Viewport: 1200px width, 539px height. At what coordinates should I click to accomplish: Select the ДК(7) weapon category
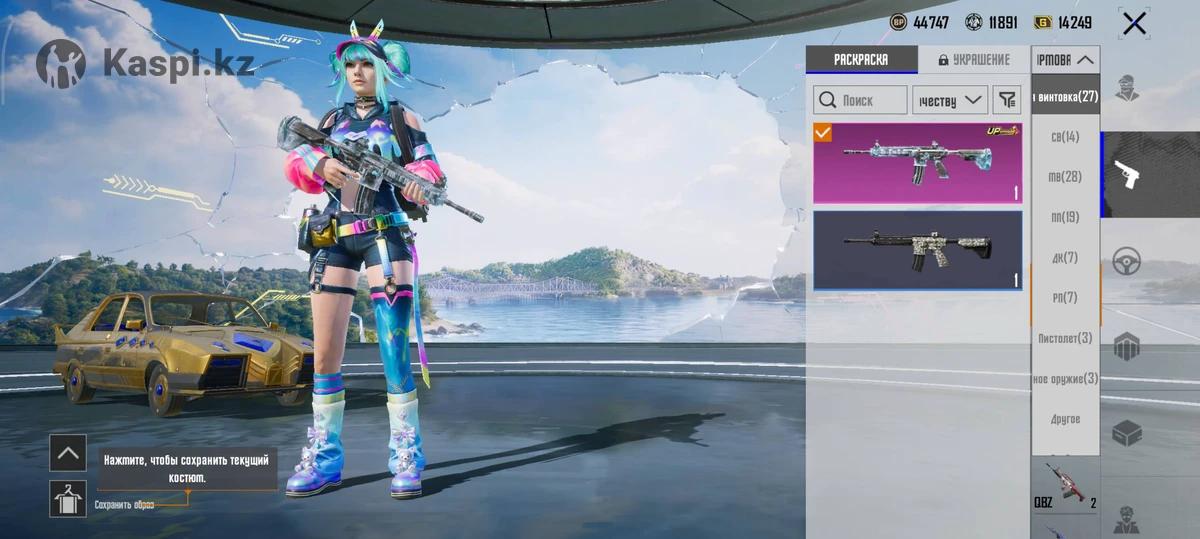point(1065,257)
